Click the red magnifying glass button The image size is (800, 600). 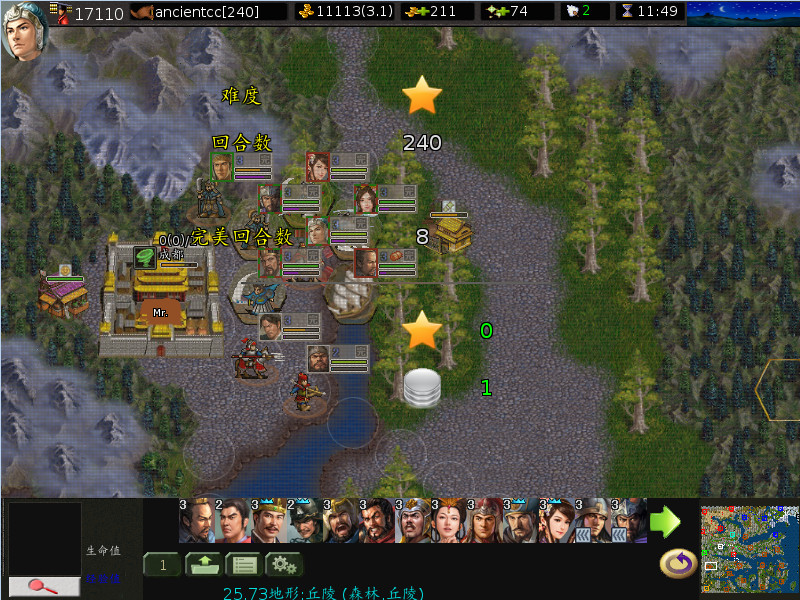[x=44, y=586]
